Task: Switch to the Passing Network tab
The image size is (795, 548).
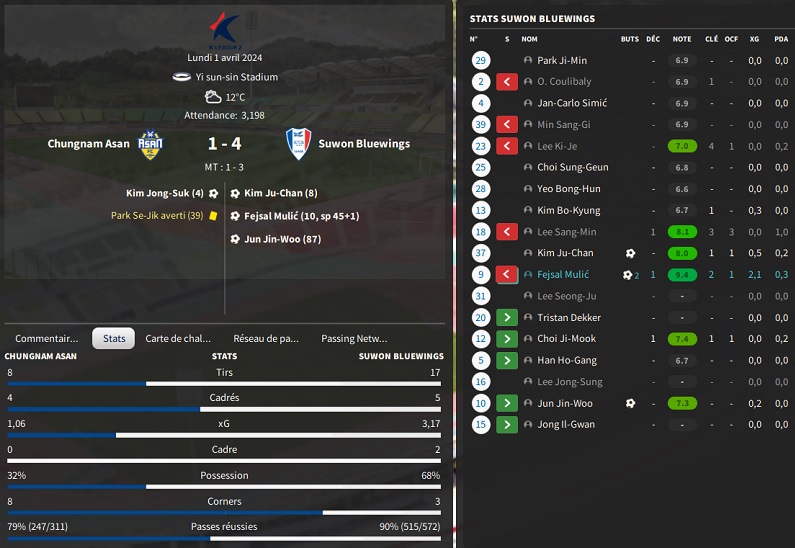Action: click(x=354, y=338)
